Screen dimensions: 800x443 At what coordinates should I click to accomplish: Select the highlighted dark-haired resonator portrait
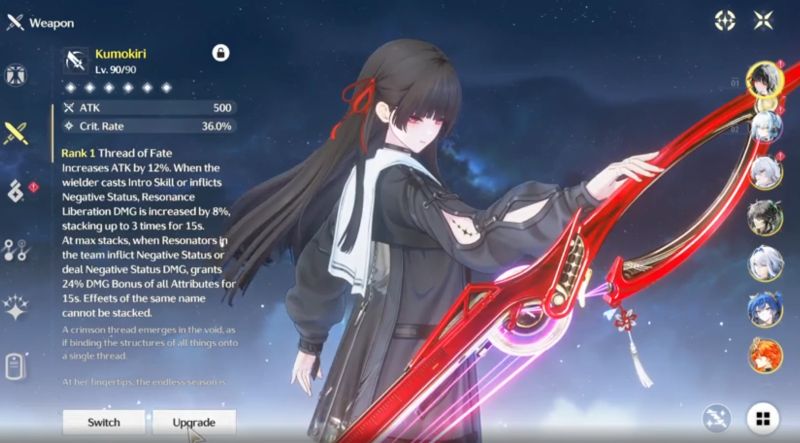click(x=764, y=77)
